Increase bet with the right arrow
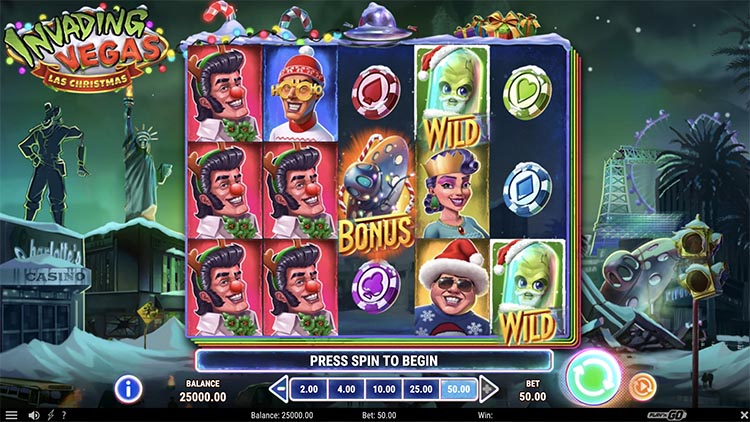 tap(488, 388)
